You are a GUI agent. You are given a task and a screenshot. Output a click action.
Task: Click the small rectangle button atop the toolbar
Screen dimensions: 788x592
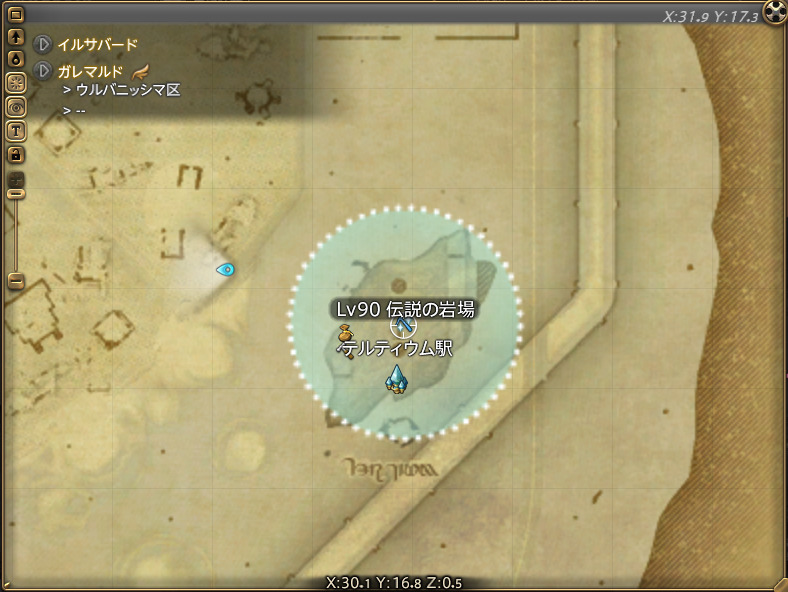click(x=16, y=15)
